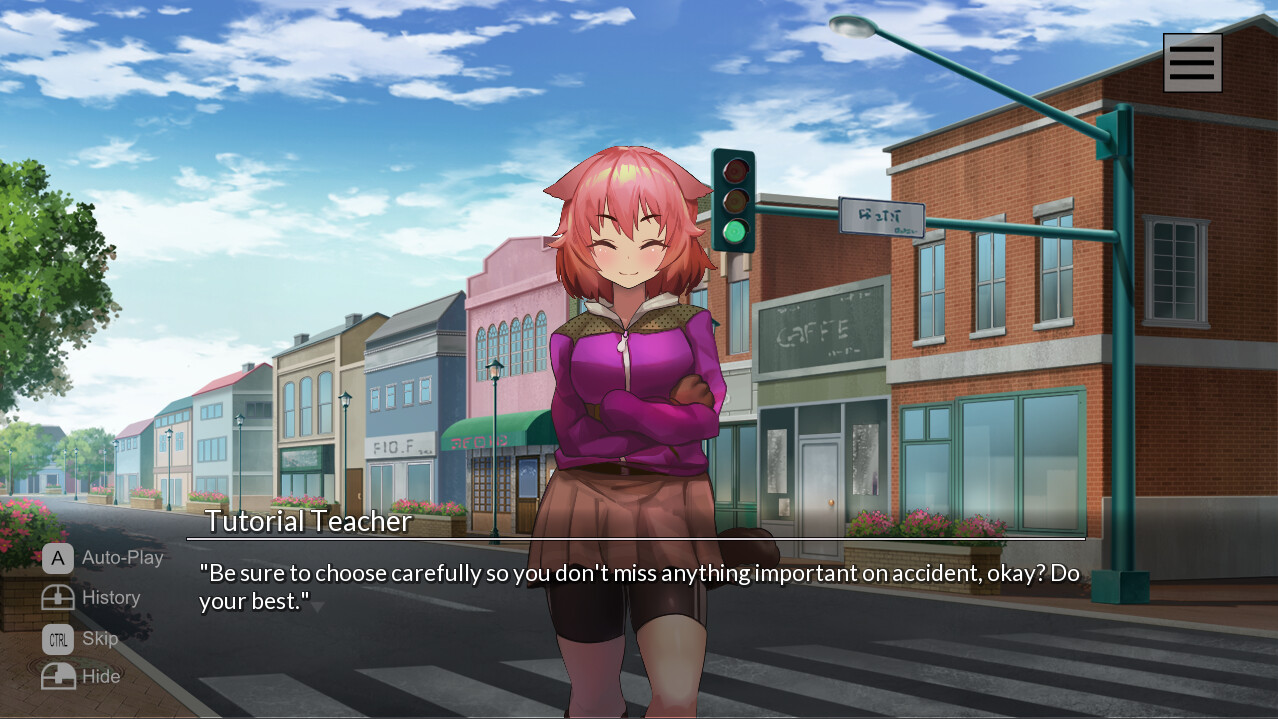Image resolution: width=1278 pixels, height=719 pixels.
Task: Open the hamburger menu
Action: 1192,63
